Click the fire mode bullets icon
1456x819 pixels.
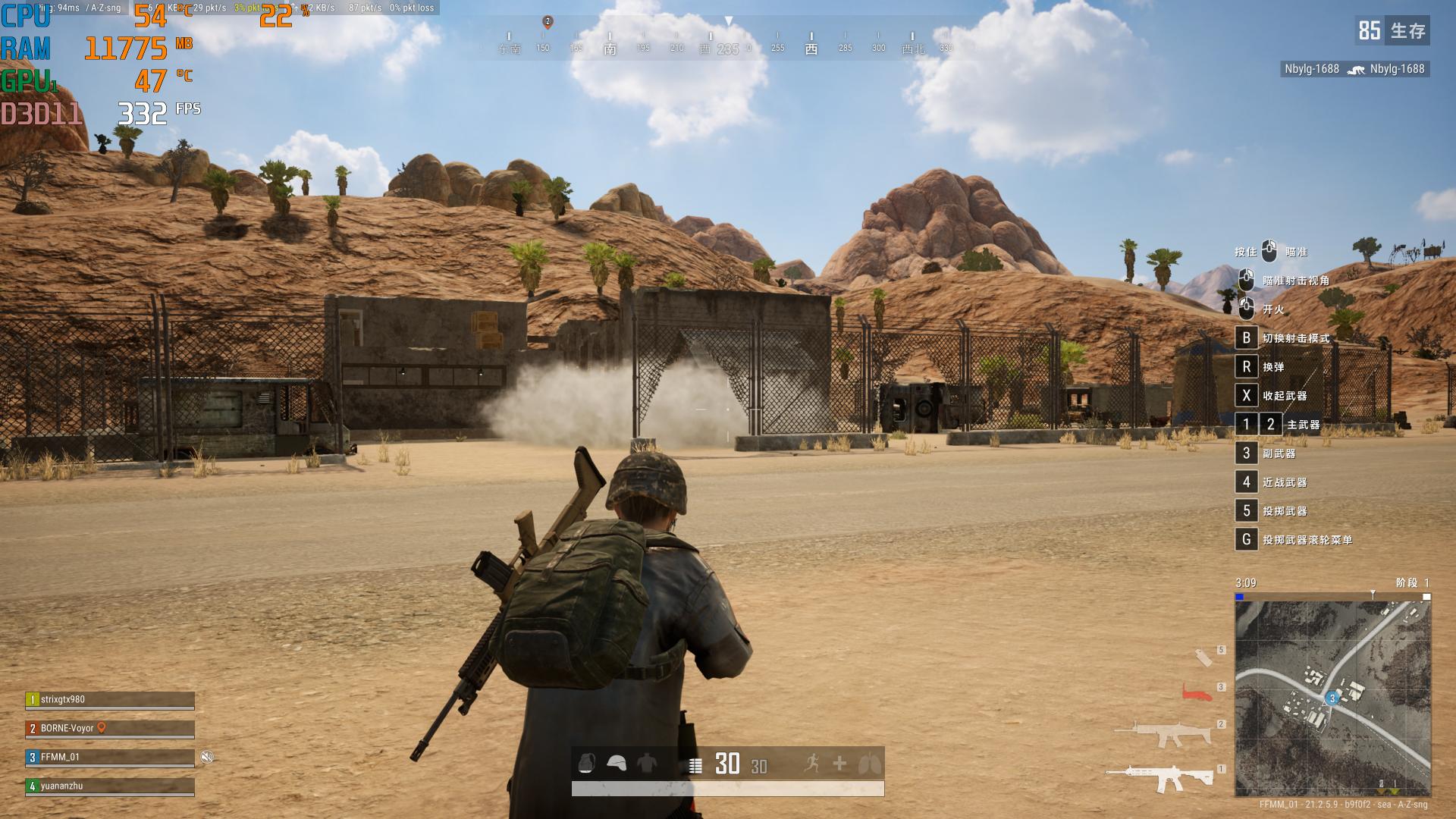pyautogui.click(x=695, y=766)
